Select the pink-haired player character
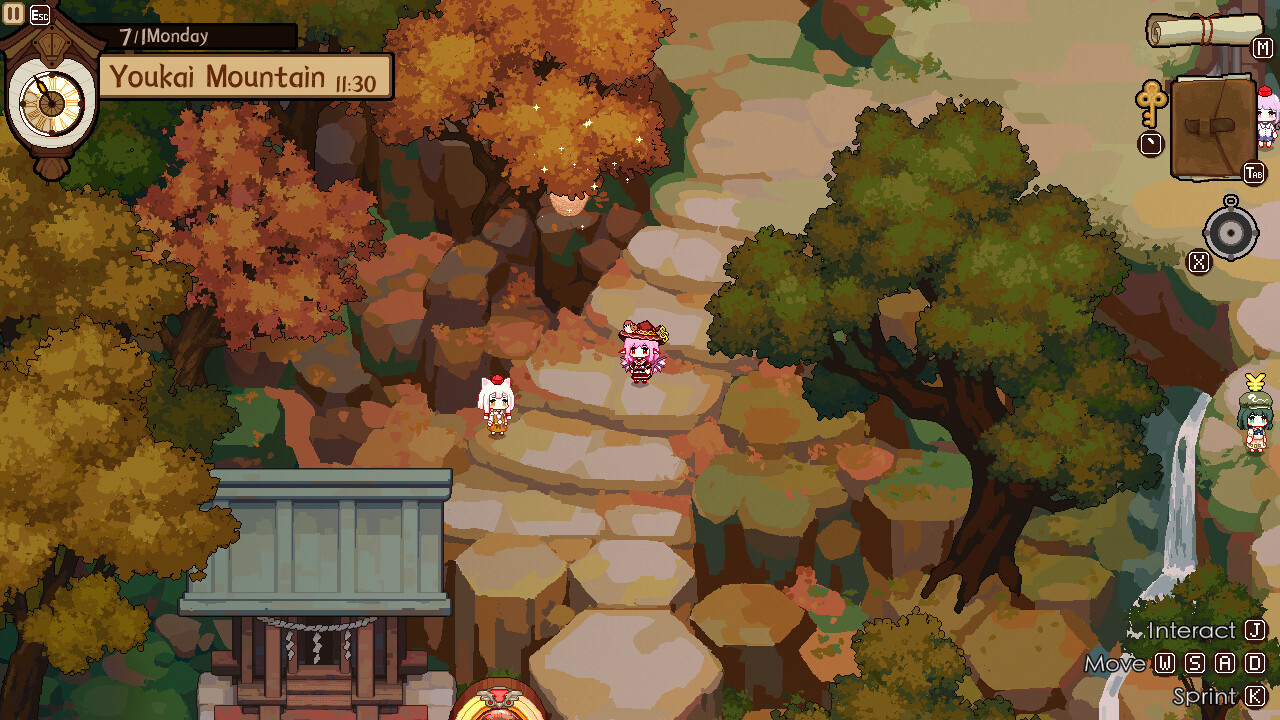This screenshot has width=1280, height=720. point(642,355)
